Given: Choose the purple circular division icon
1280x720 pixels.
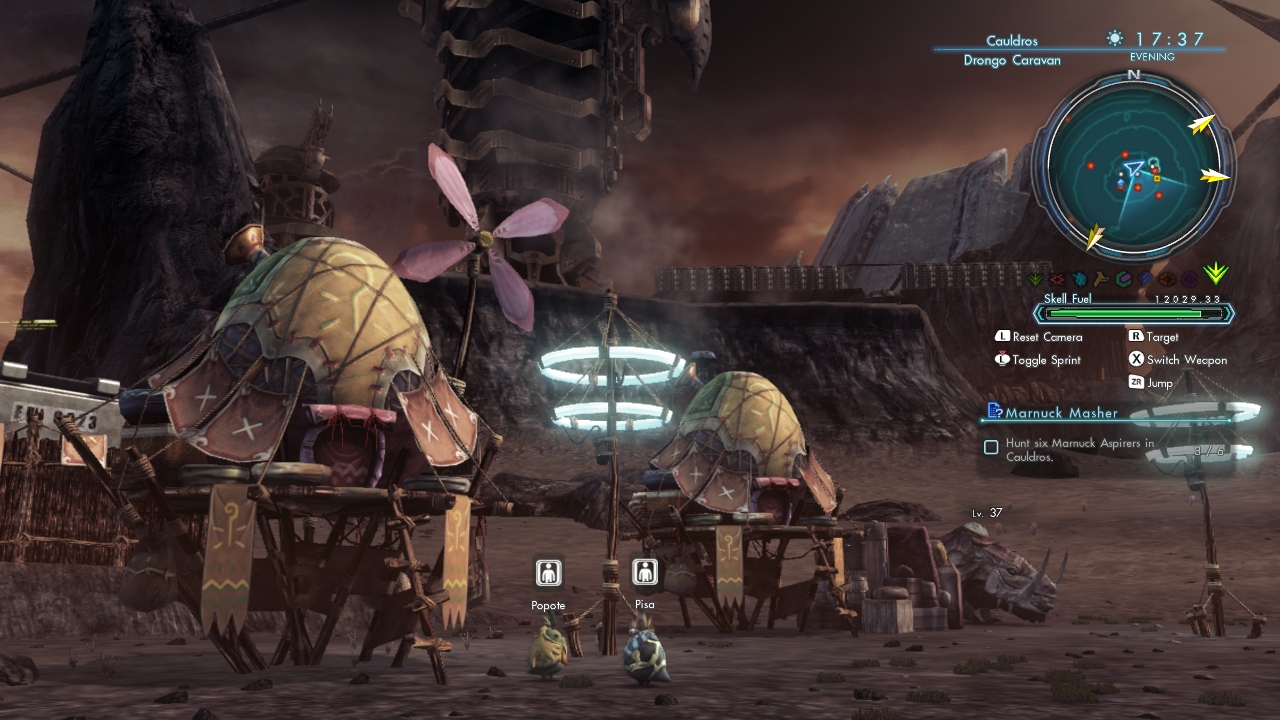Looking at the screenshot, I should (1189, 279).
